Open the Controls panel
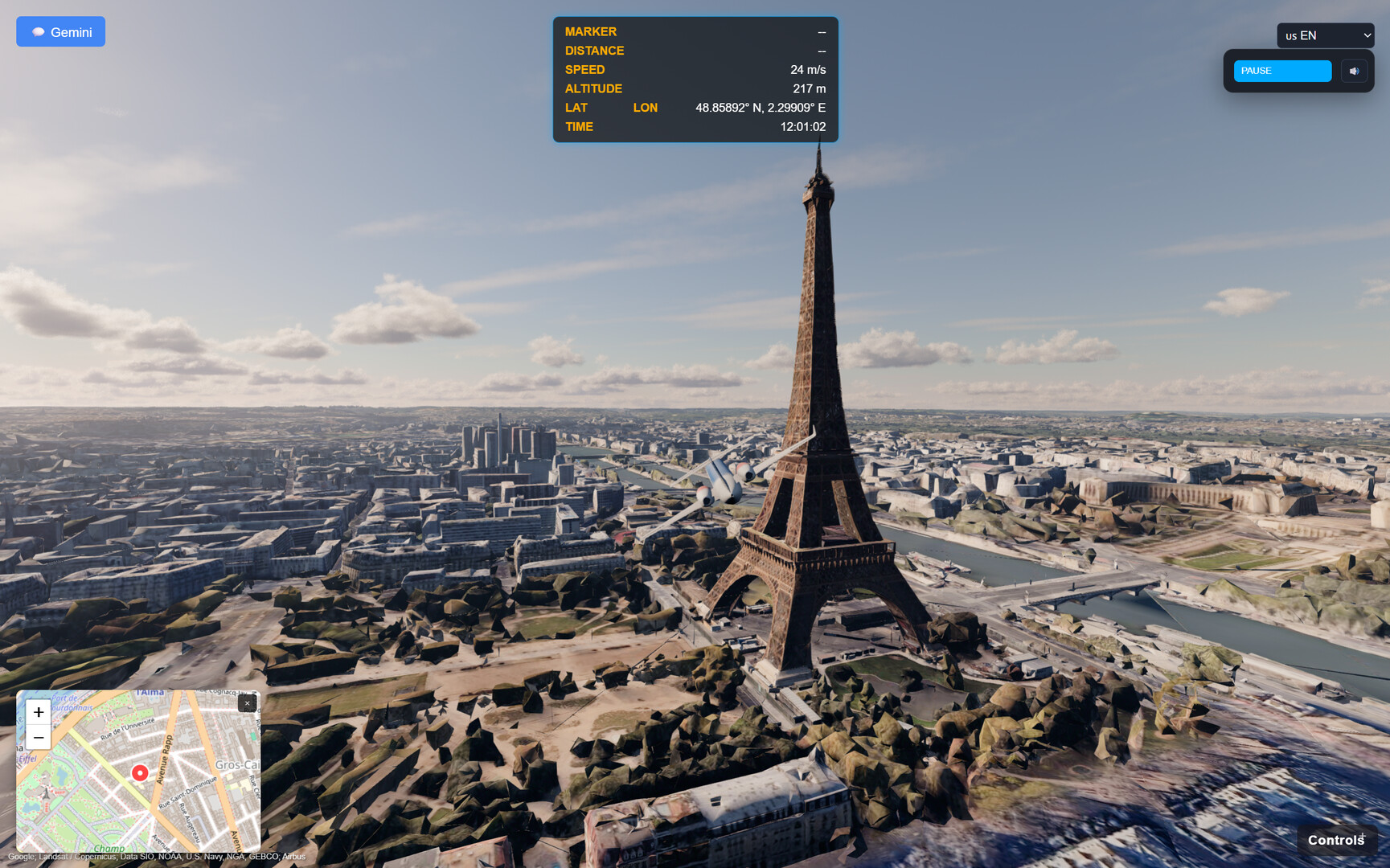 pos(1336,839)
